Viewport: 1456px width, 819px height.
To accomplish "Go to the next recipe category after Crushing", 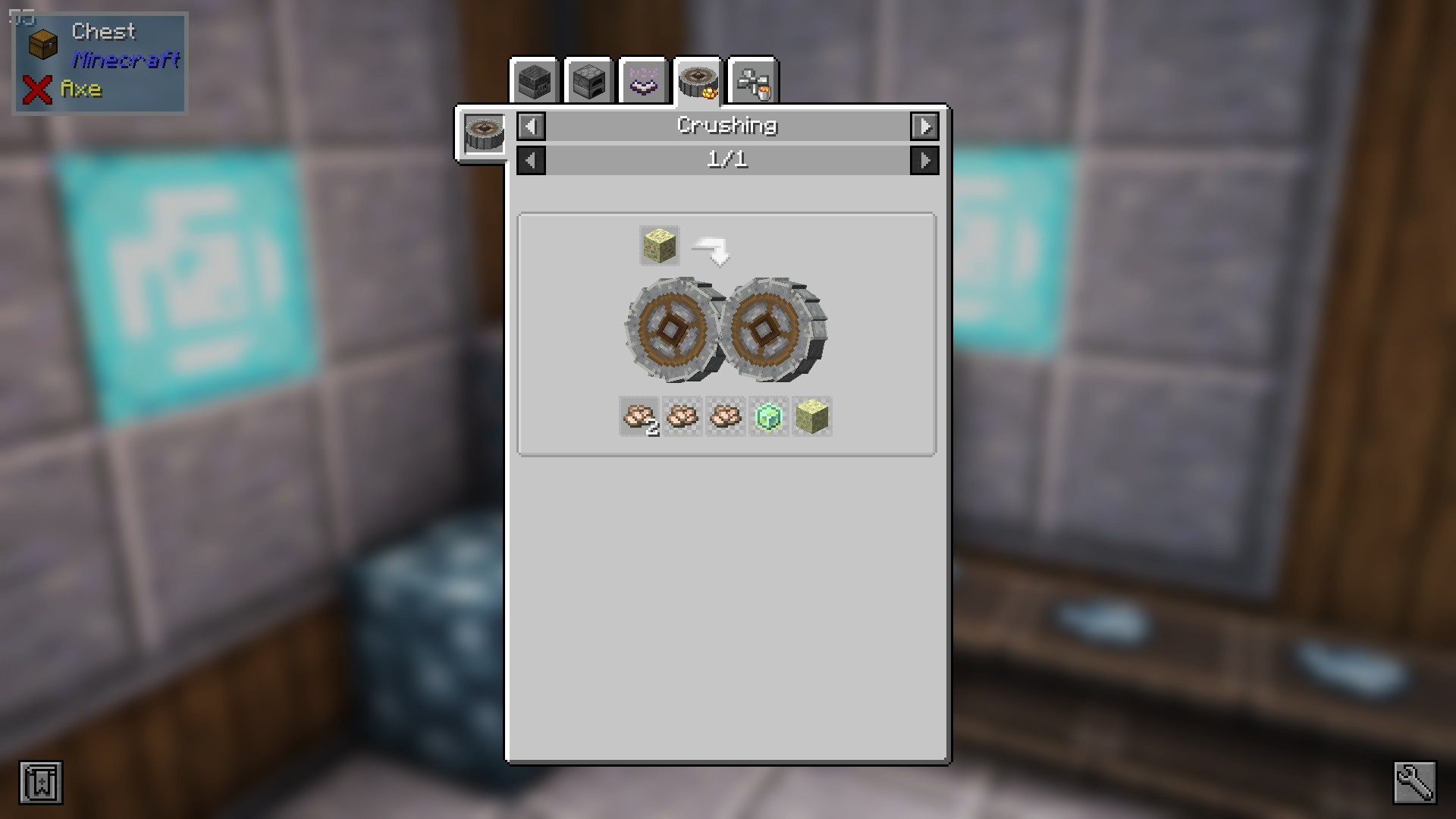I will click(924, 126).
